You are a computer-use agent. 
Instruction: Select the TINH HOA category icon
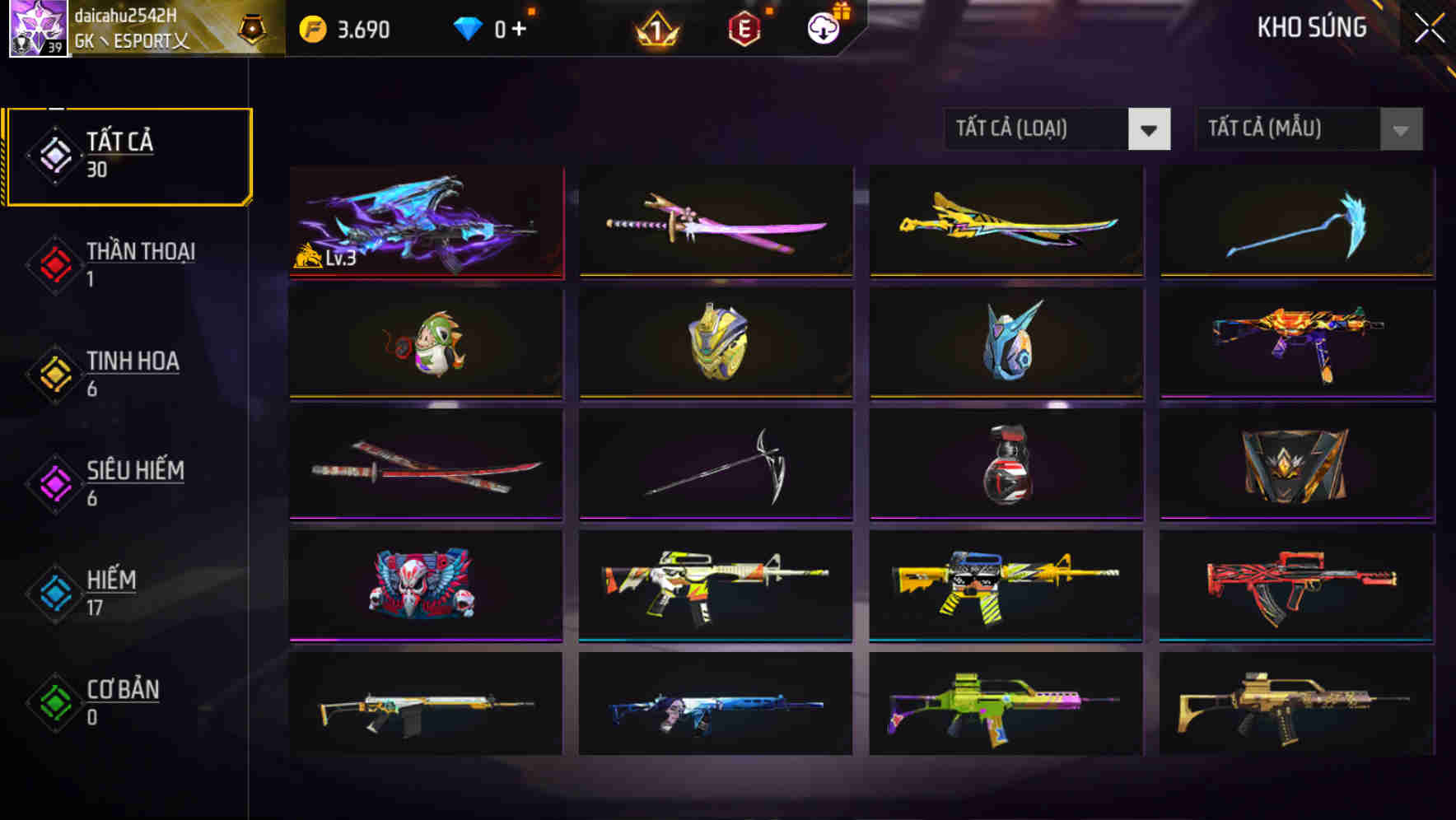54,373
